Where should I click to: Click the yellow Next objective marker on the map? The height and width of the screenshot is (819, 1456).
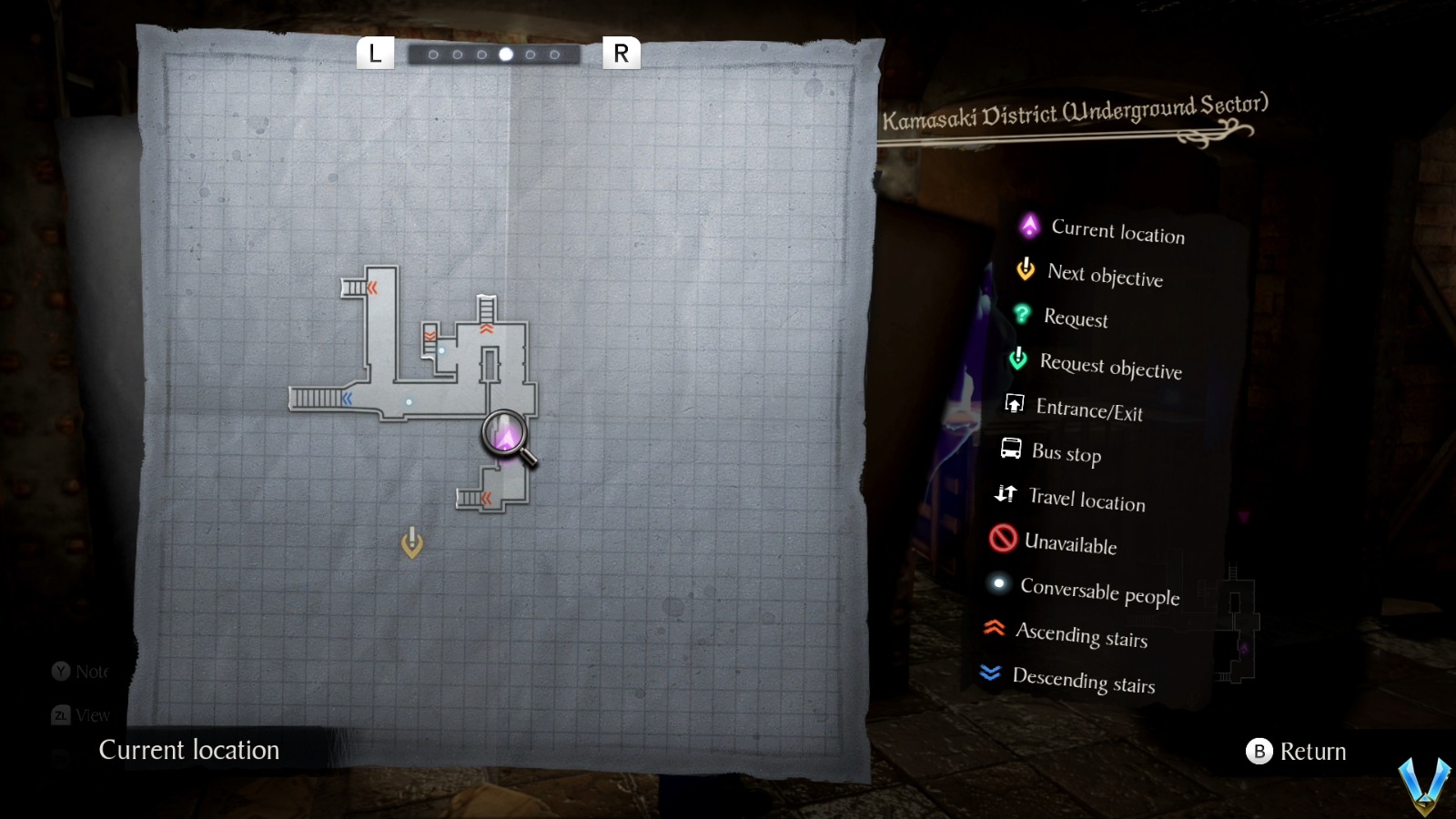point(414,541)
